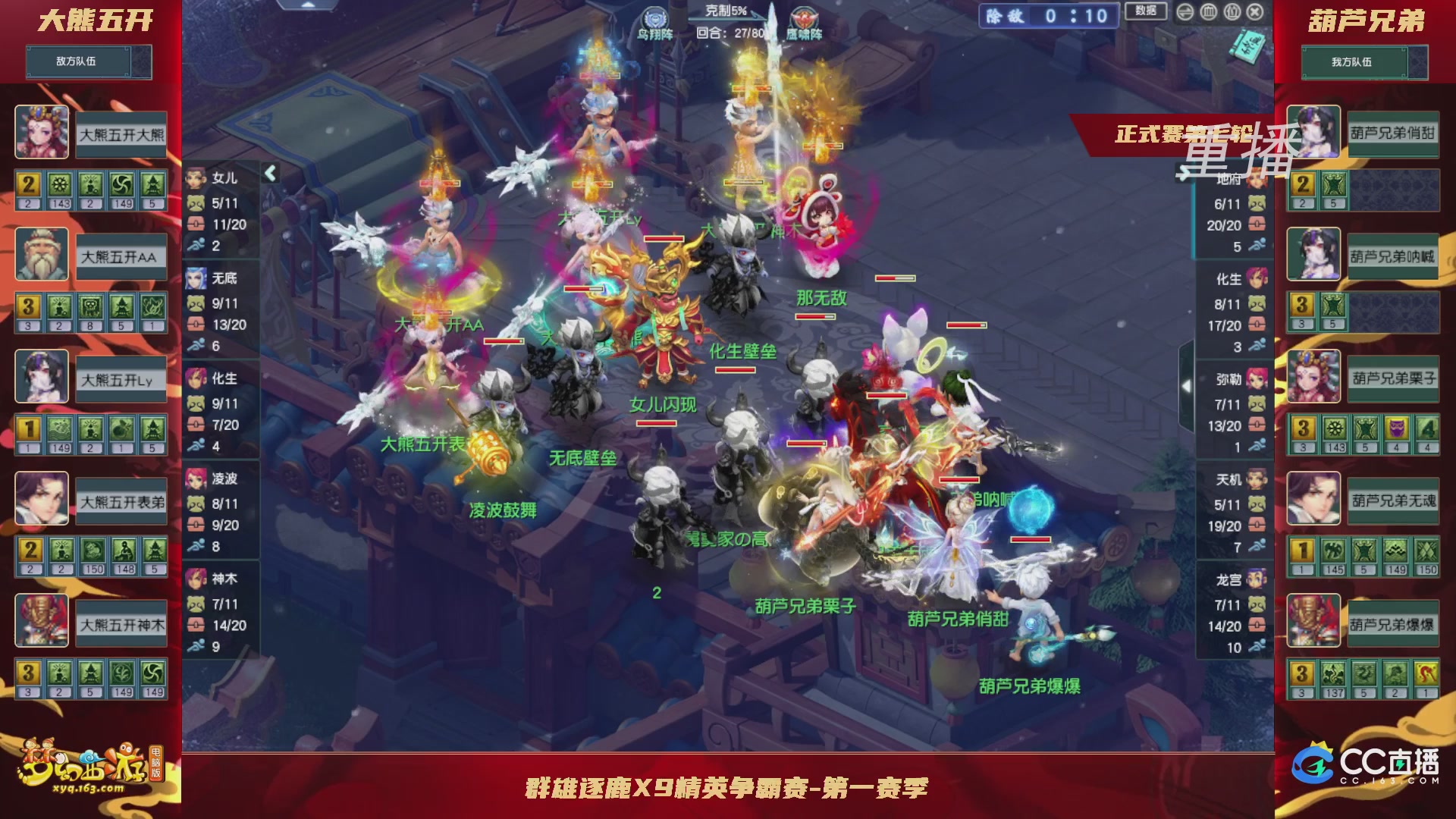Click the pillared-temple circle icon in top toolbar

point(1208,11)
